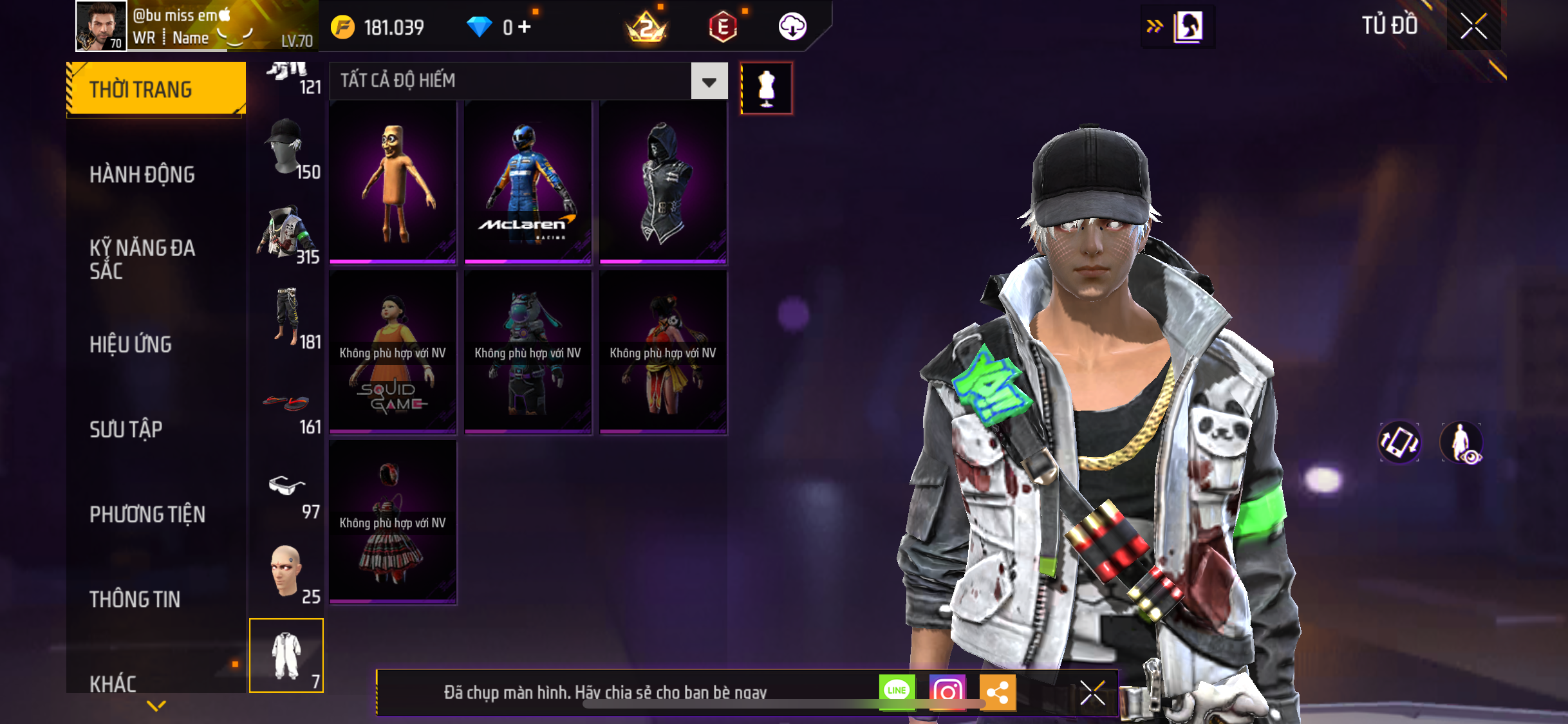The width and height of the screenshot is (1568, 724).
Task: Pick the Squid Game doll costume
Action: (x=393, y=352)
